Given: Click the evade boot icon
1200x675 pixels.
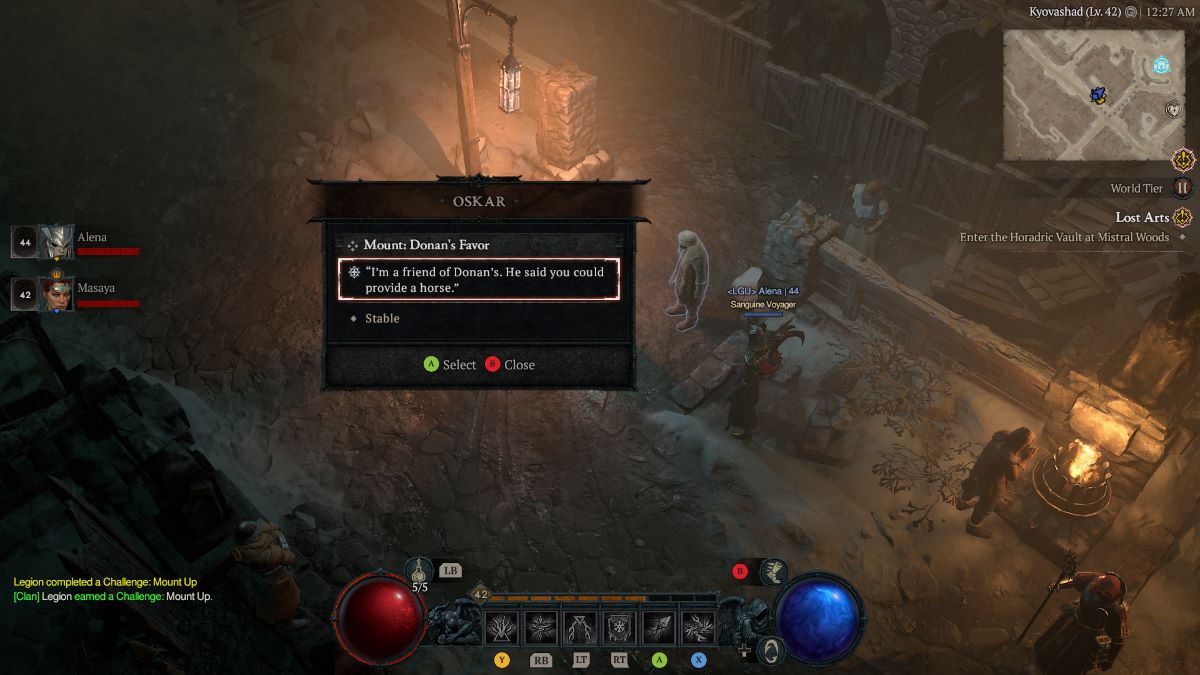Looking at the screenshot, I should (x=772, y=572).
